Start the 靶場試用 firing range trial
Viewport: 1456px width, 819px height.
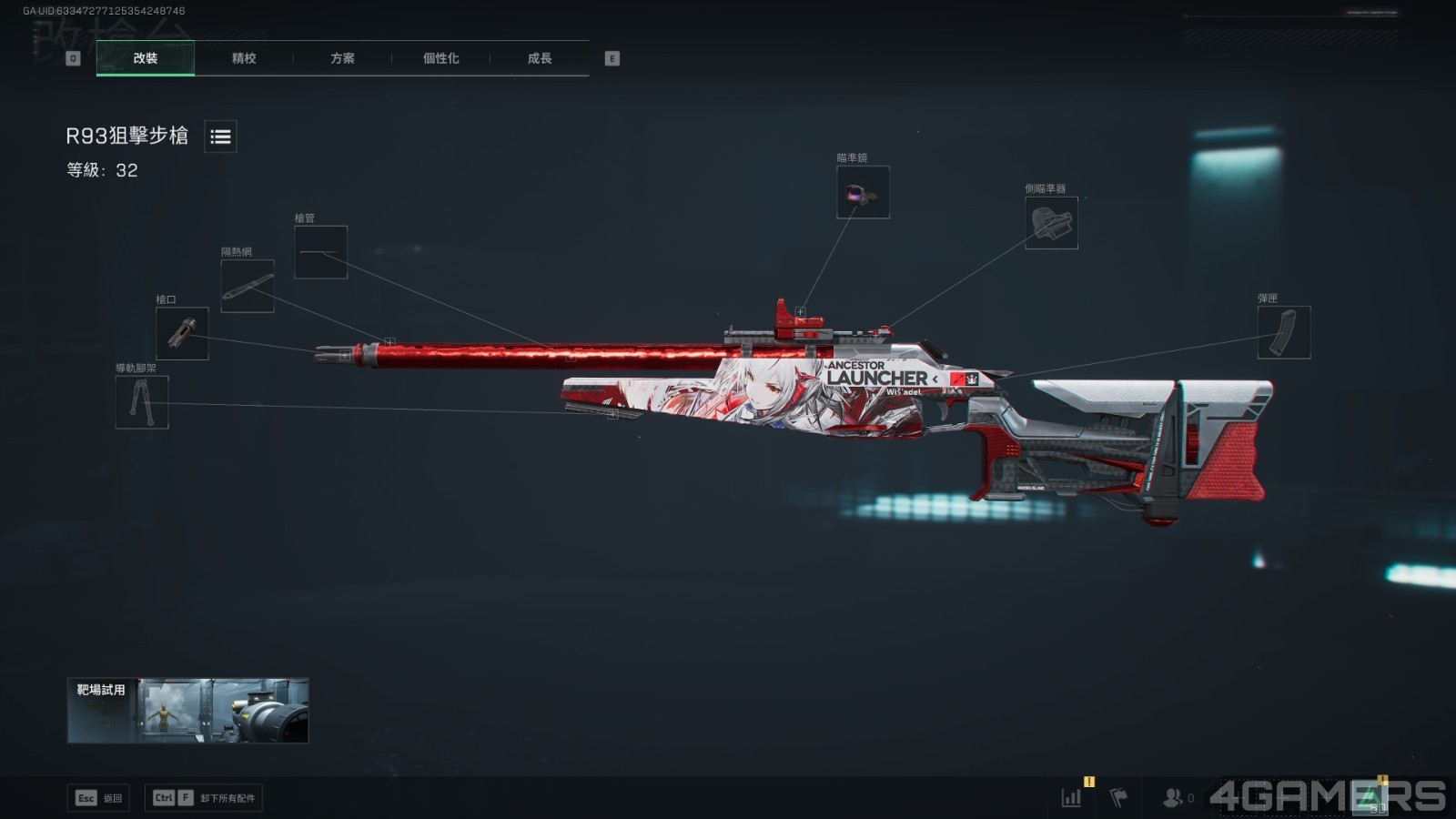[x=187, y=710]
